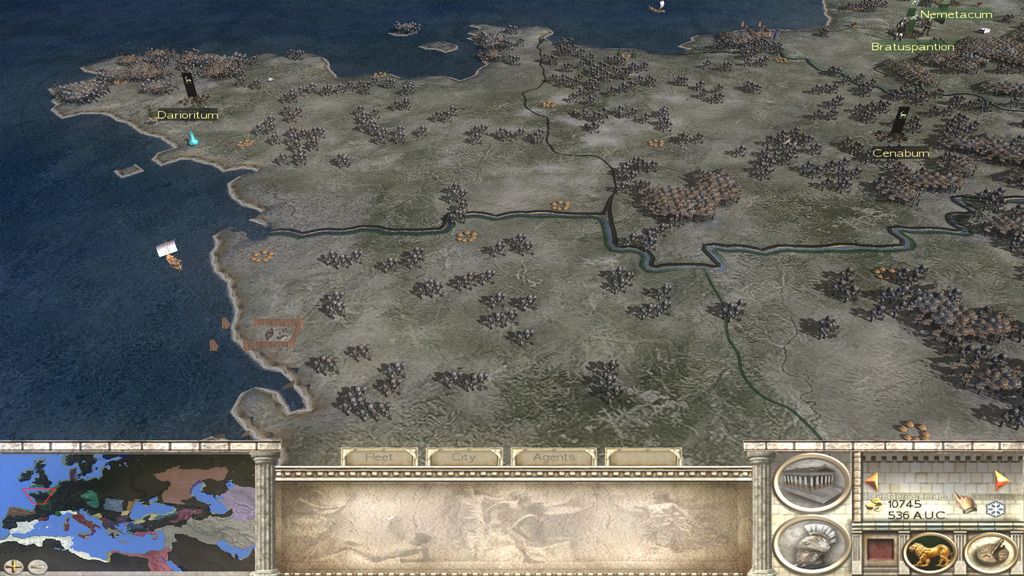Click the left-pointing selection arrow
The image size is (1024, 576).
(x=872, y=479)
